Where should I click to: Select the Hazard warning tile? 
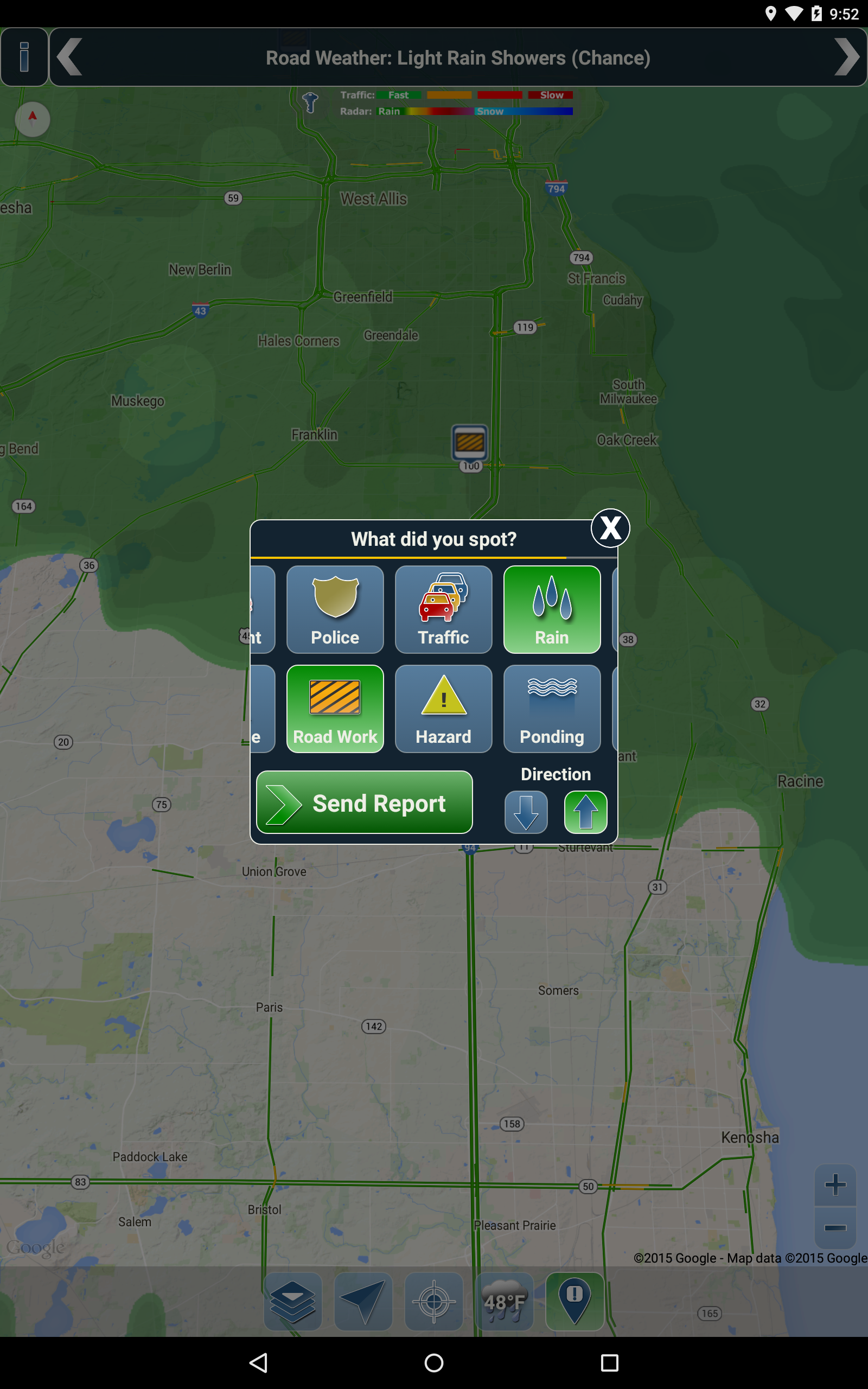coord(443,708)
